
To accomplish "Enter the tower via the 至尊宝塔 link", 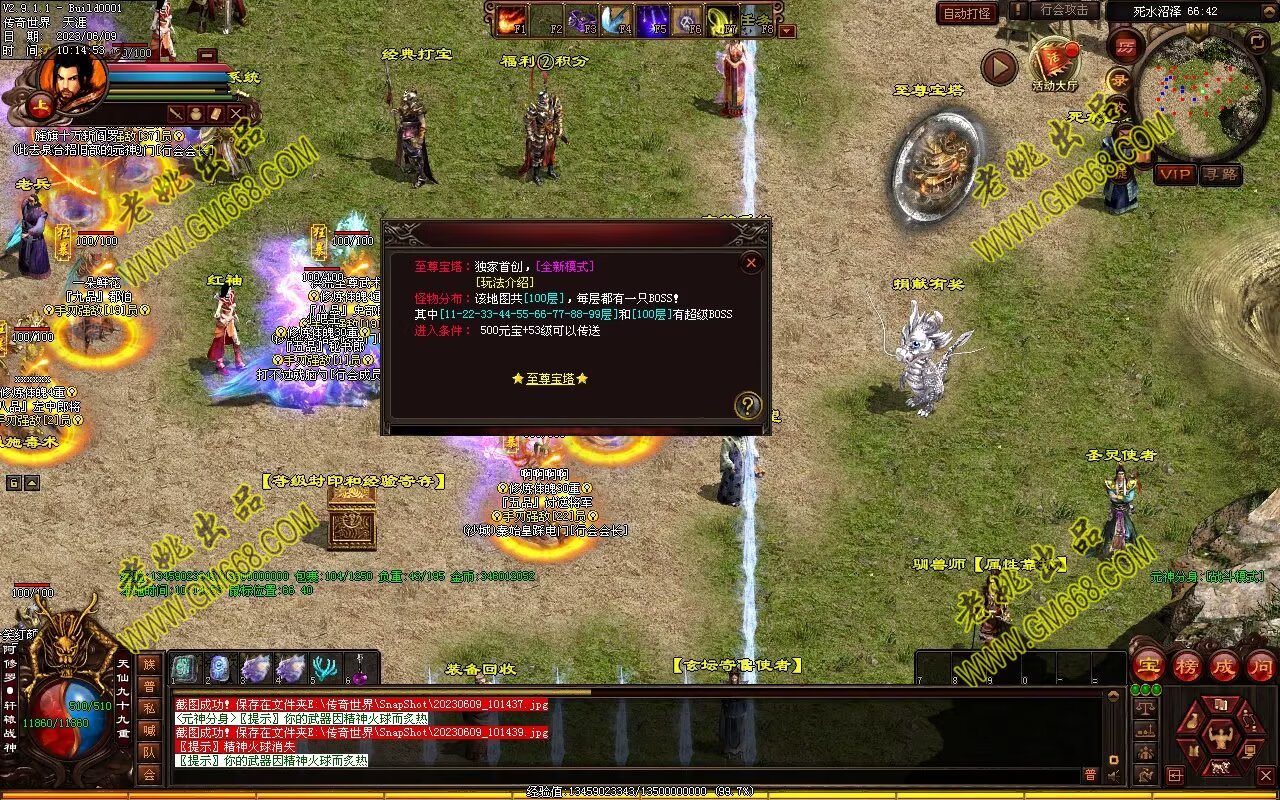I will (x=550, y=379).
